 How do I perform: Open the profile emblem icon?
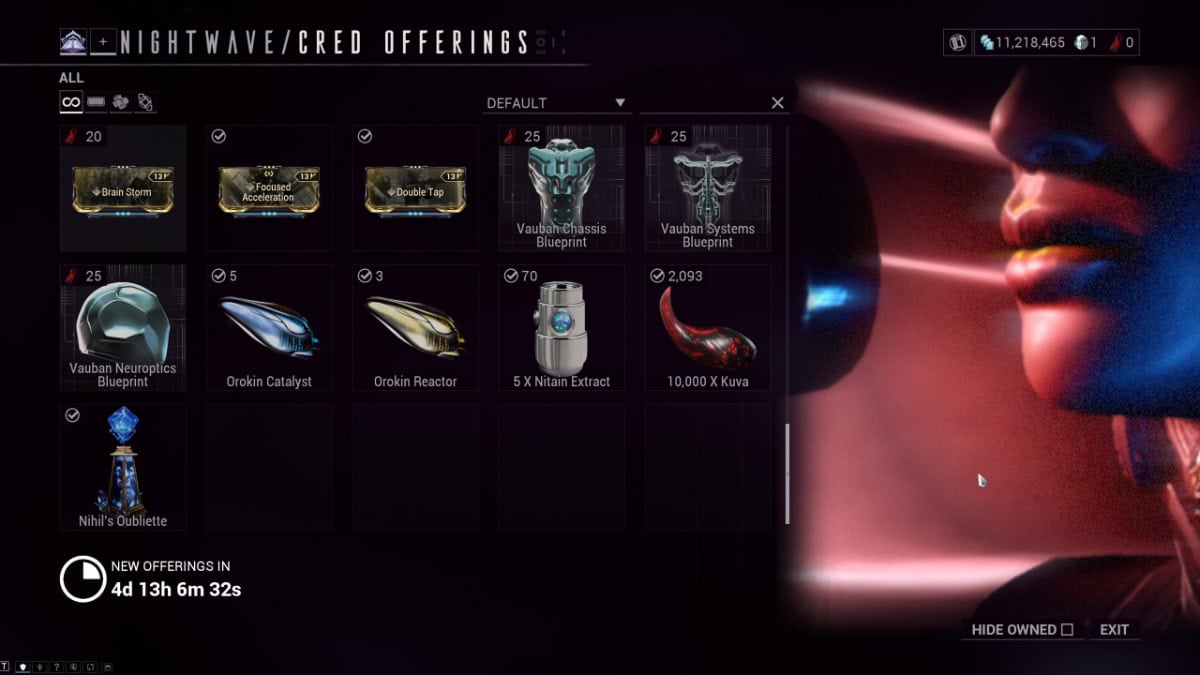coord(73,42)
